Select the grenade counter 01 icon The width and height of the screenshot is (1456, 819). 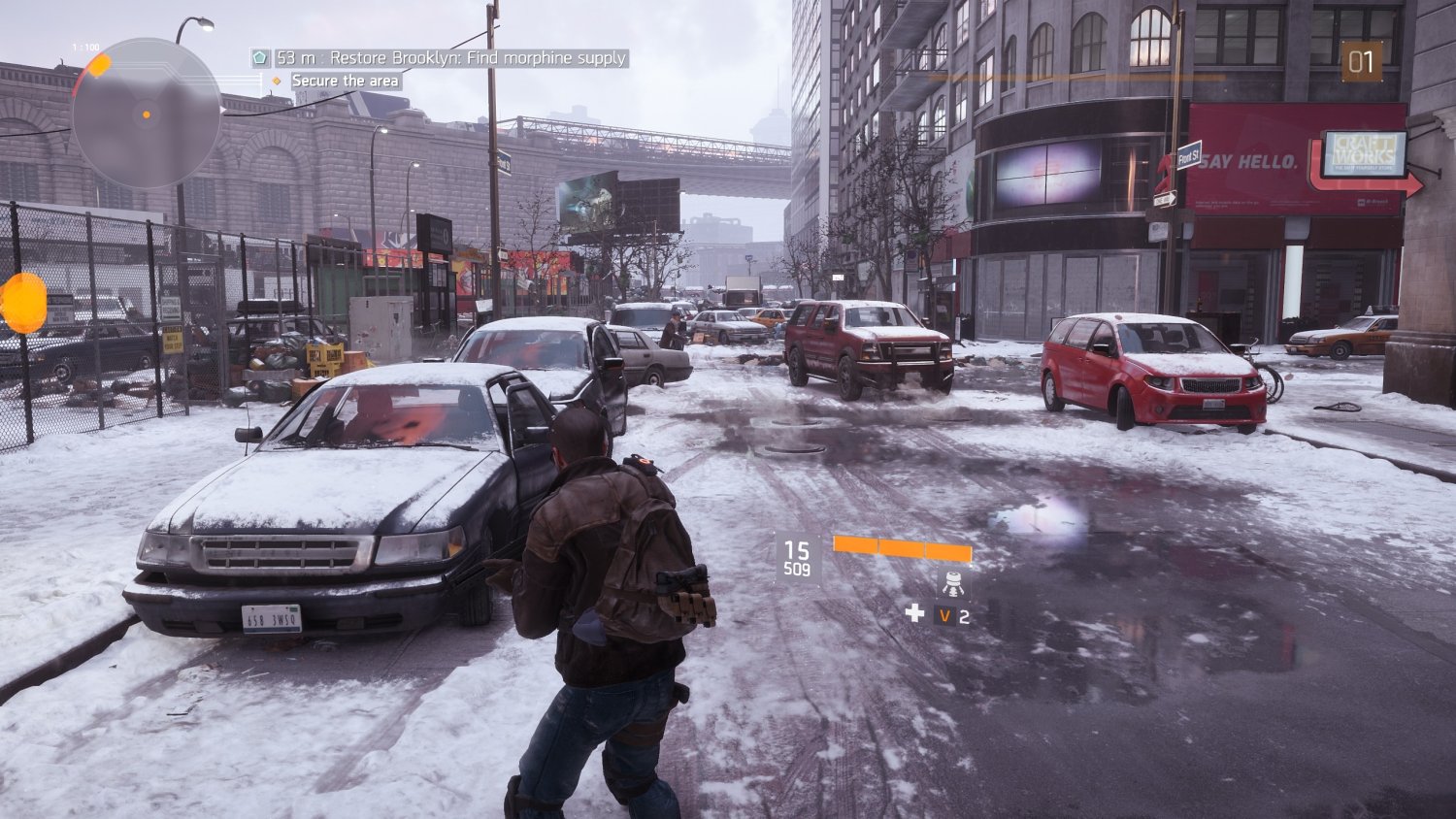(1364, 59)
